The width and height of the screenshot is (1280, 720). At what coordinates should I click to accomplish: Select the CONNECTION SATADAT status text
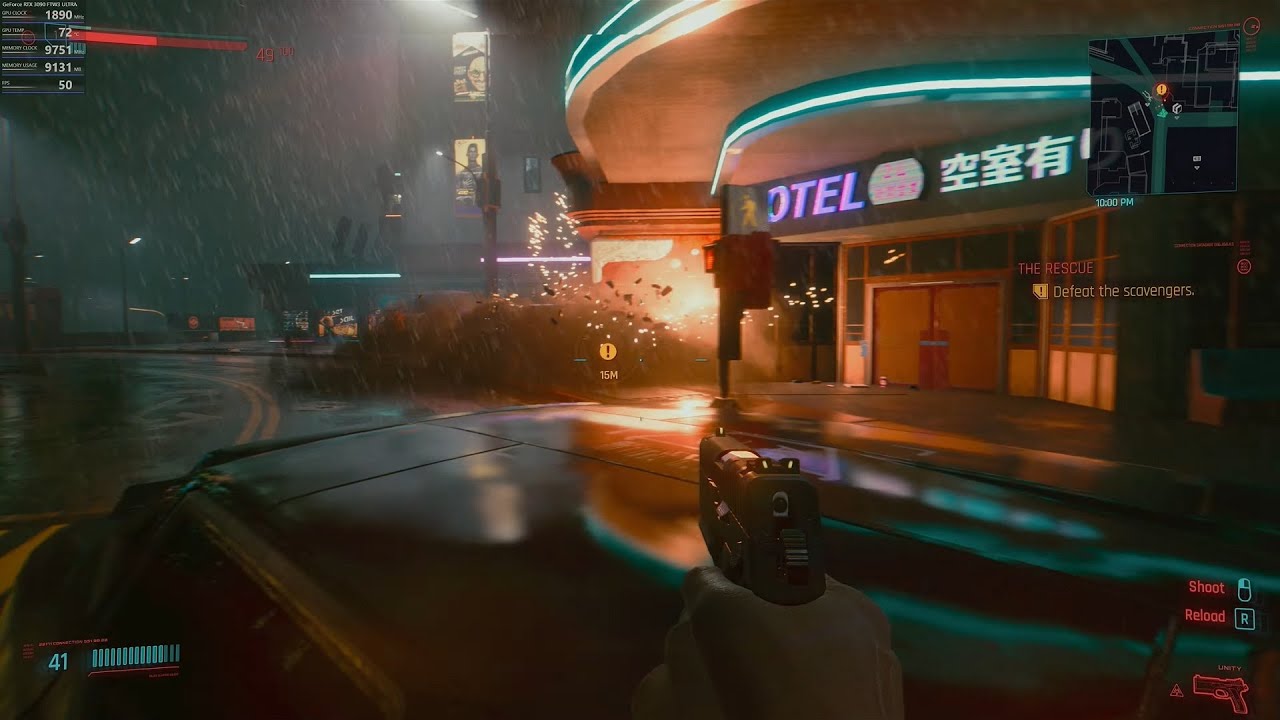pos(1203,244)
